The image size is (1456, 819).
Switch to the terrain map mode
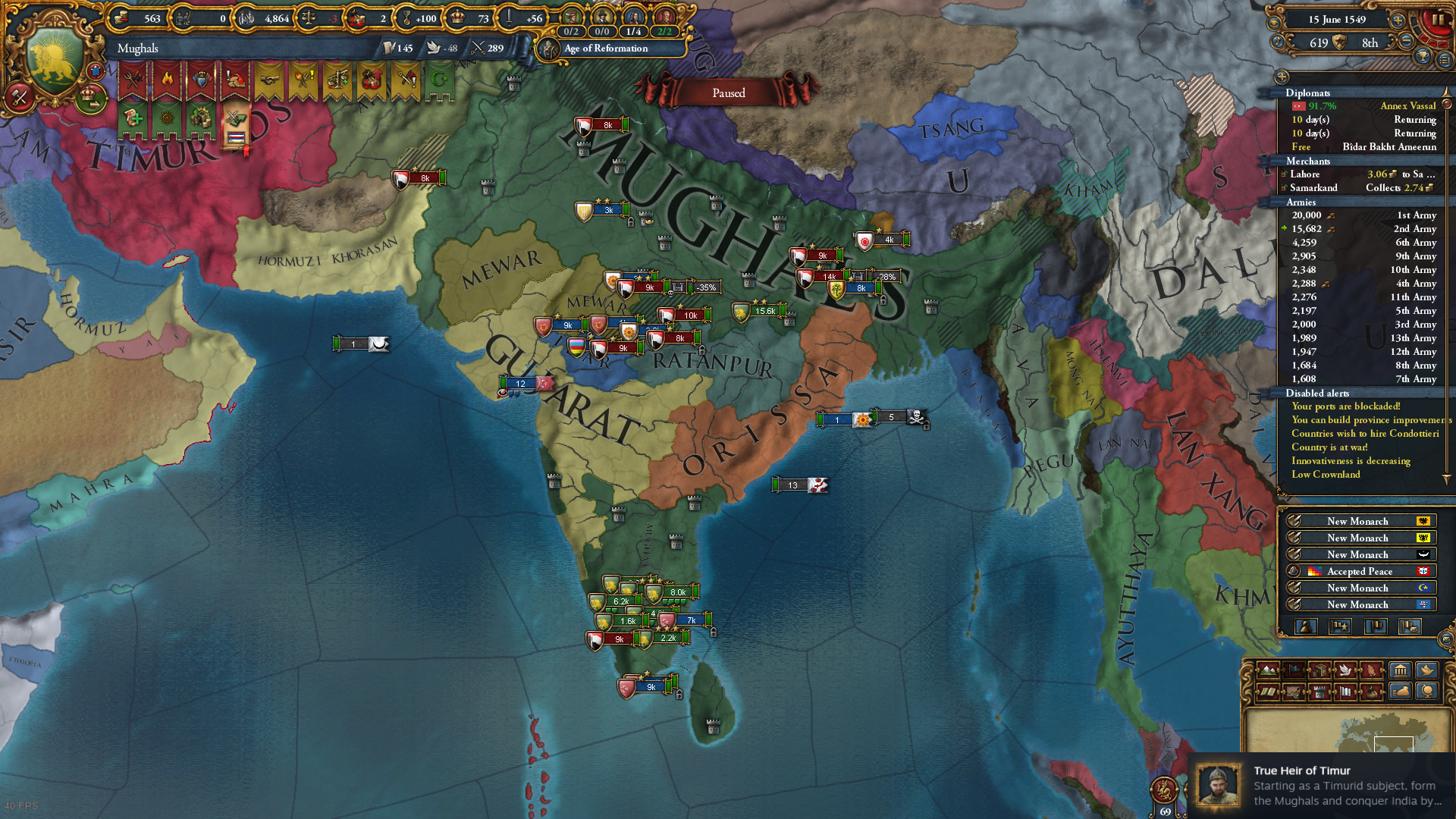click(x=1267, y=670)
